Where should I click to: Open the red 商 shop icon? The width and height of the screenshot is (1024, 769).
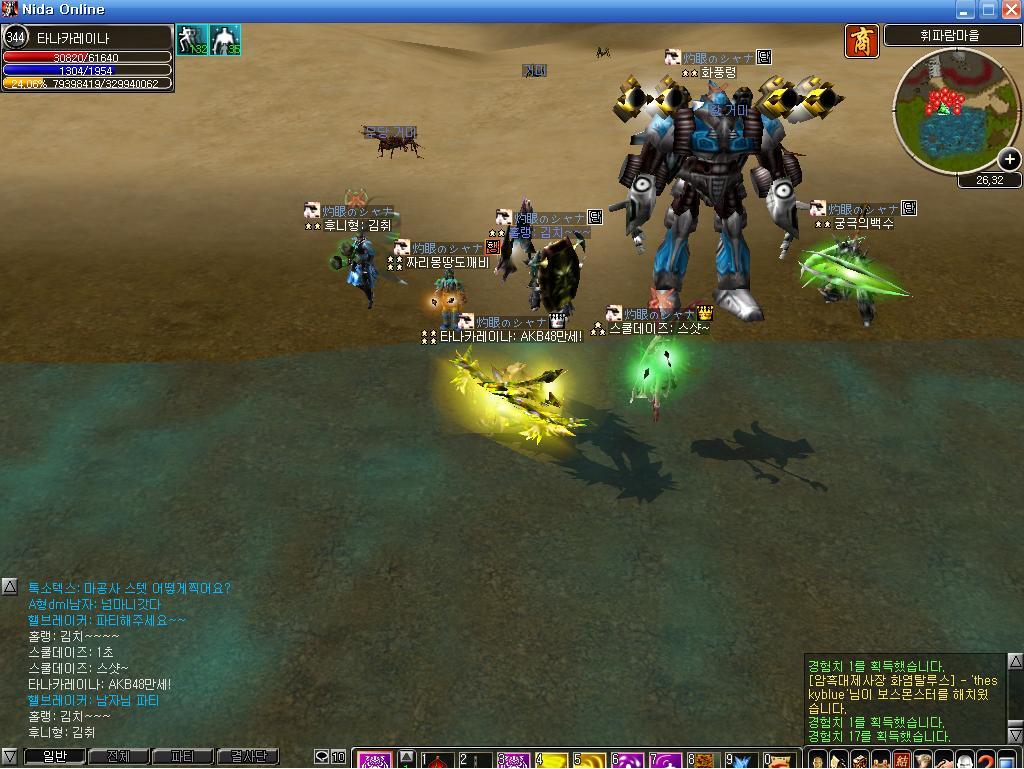pyautogui.click(x=861, y=41)
